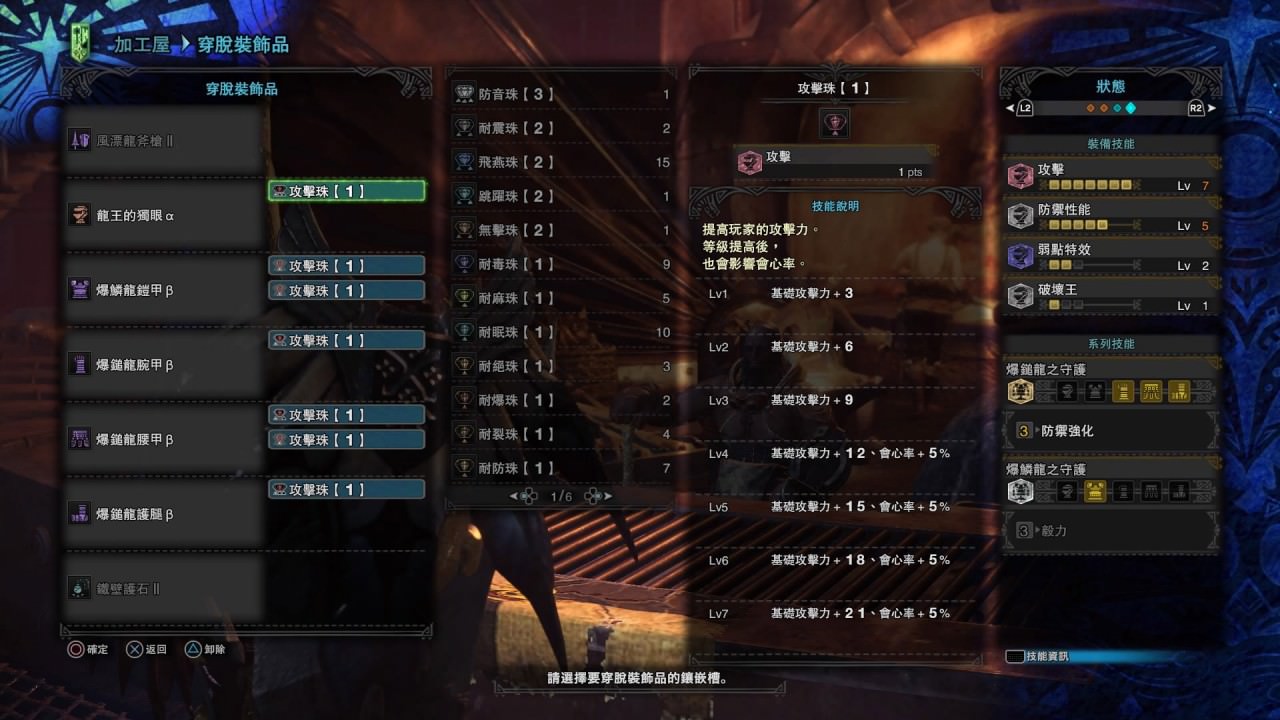This screenshot has width=1280, height=720.
Task: Choose the 爆鎚龍護腿β leg armor row
Action: (165, 514)
